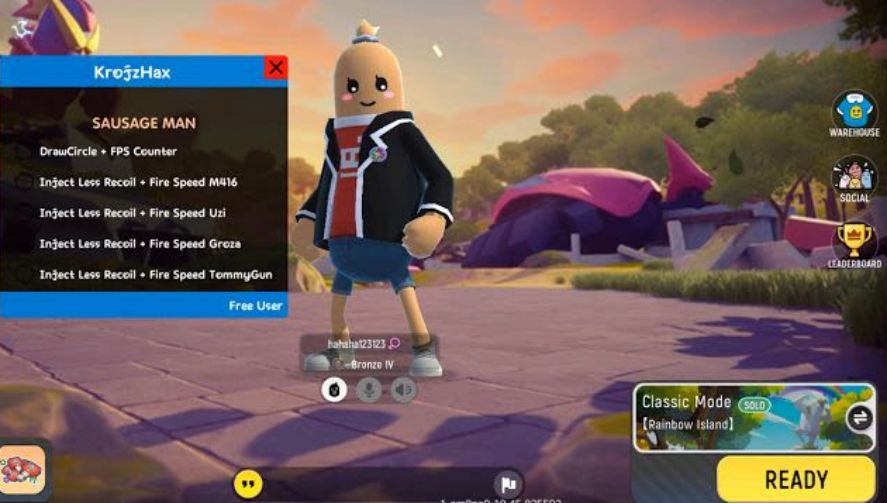This screenshot has height=503, width=887.
Task: Open the Social menu
Action: click(854, 176)
